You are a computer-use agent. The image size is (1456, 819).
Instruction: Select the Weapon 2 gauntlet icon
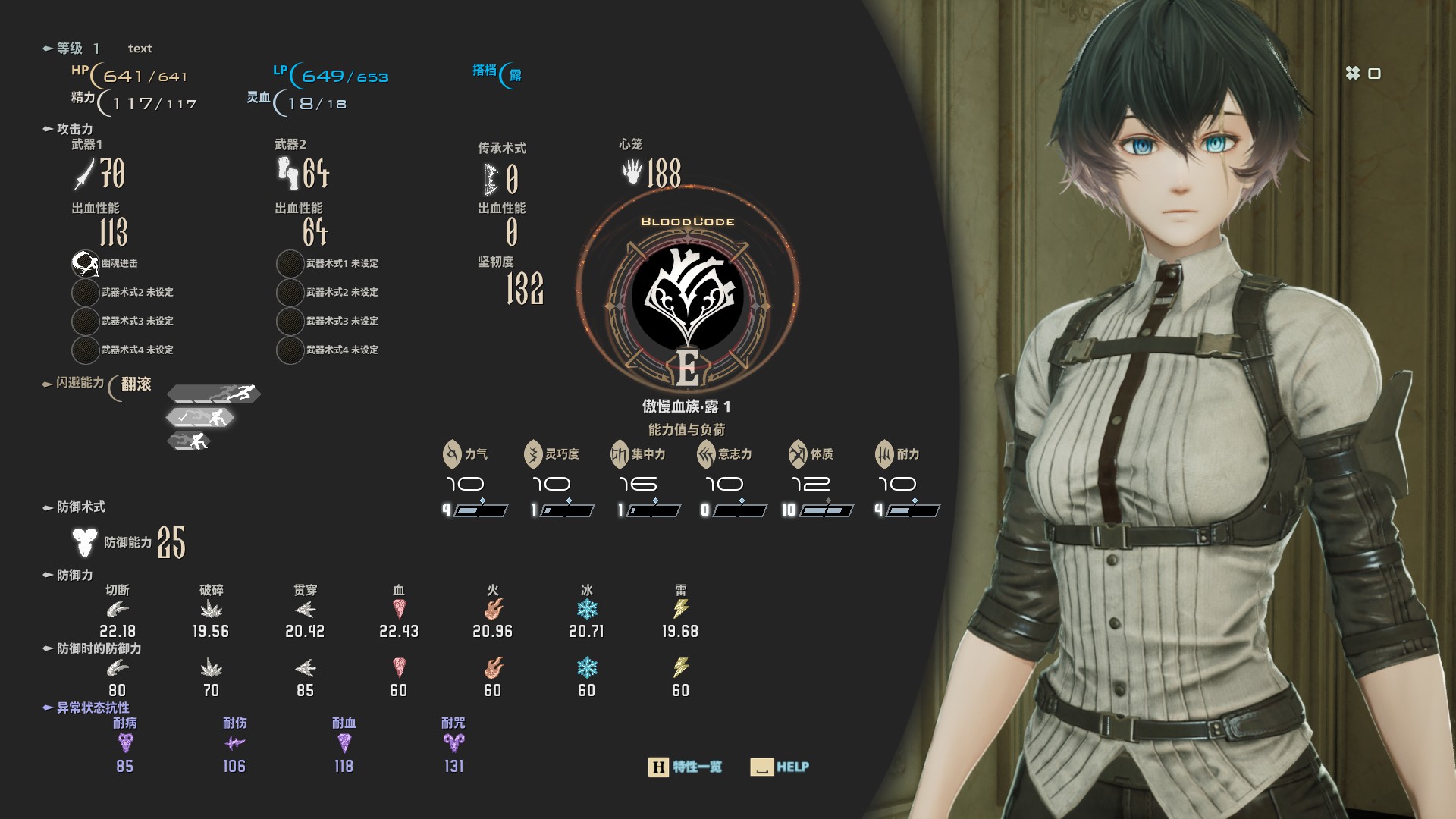[x=287, y=173]
